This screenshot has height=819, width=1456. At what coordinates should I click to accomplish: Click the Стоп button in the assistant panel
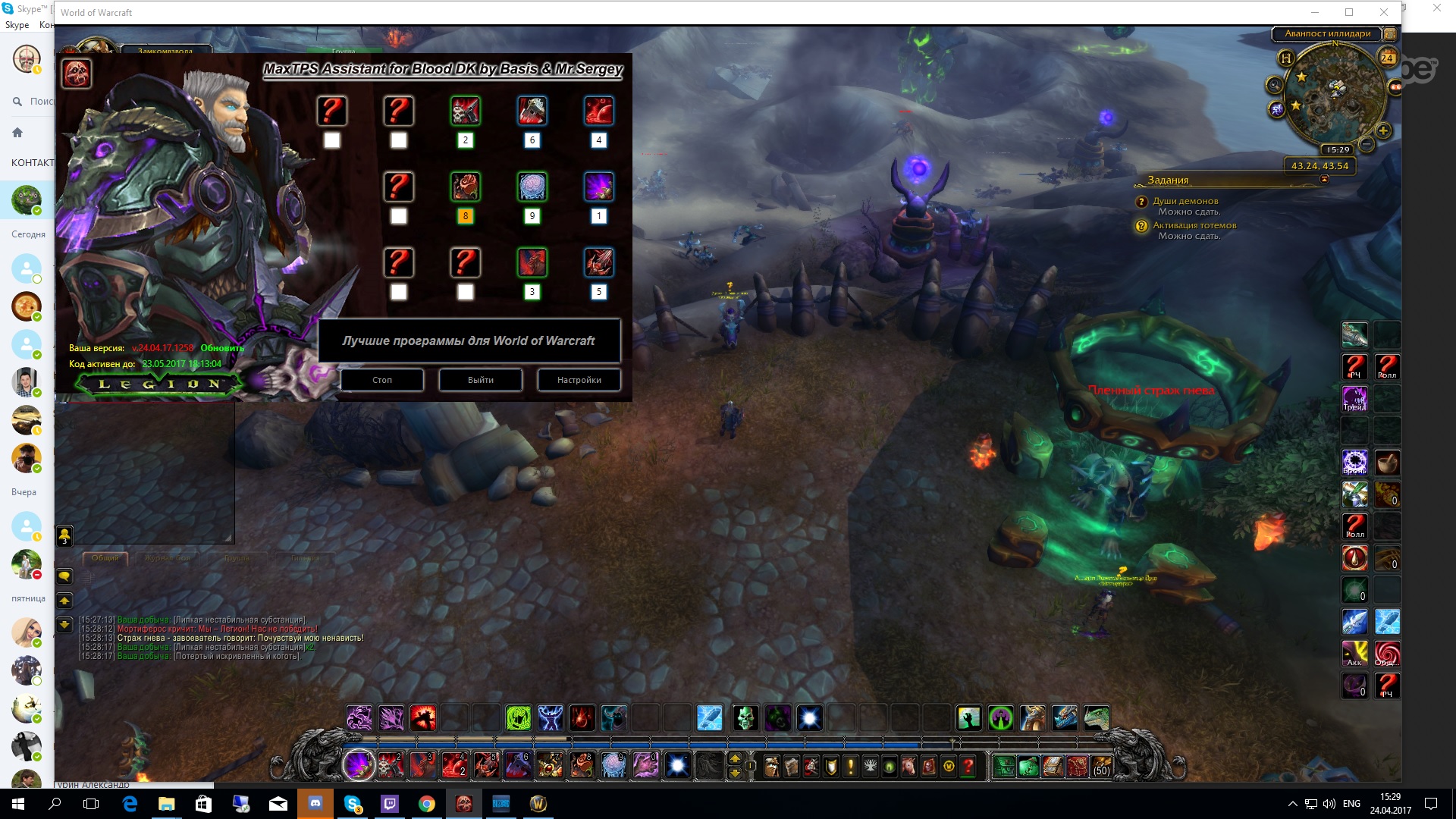click(382, 380)
